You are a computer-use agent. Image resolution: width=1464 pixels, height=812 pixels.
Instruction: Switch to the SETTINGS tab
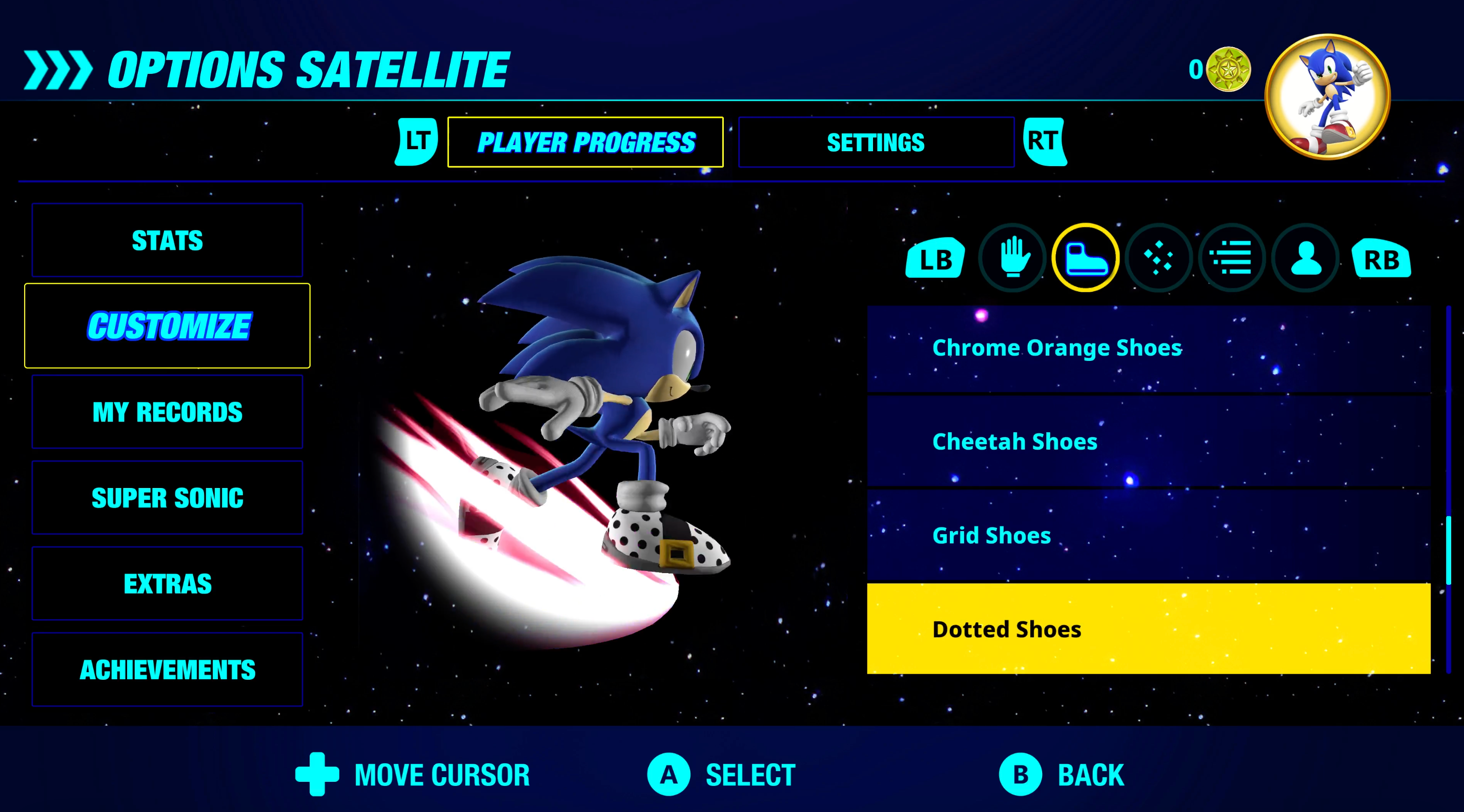click(x=876, y=142)
